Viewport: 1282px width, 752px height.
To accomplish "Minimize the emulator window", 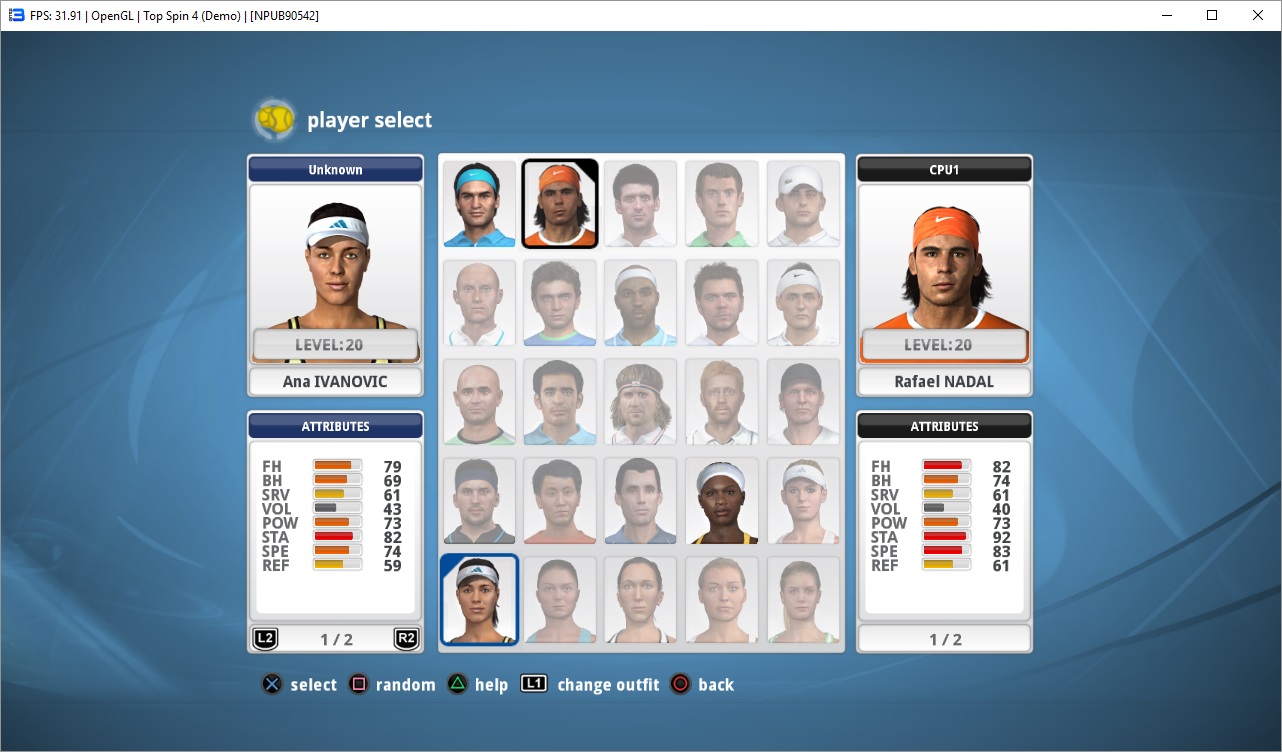I will coord(1166,15).
